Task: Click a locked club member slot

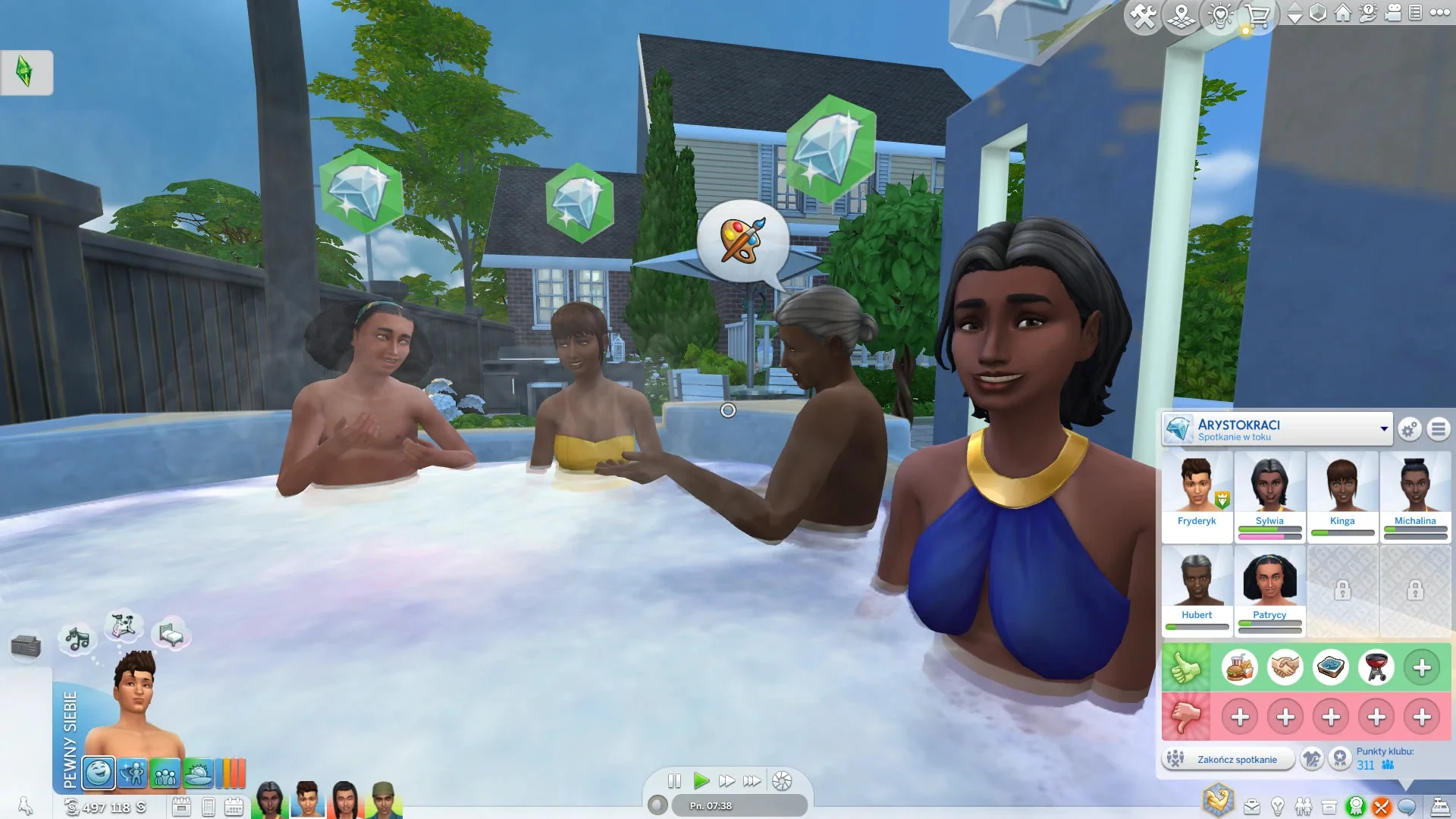Action: click(1342, 590)
